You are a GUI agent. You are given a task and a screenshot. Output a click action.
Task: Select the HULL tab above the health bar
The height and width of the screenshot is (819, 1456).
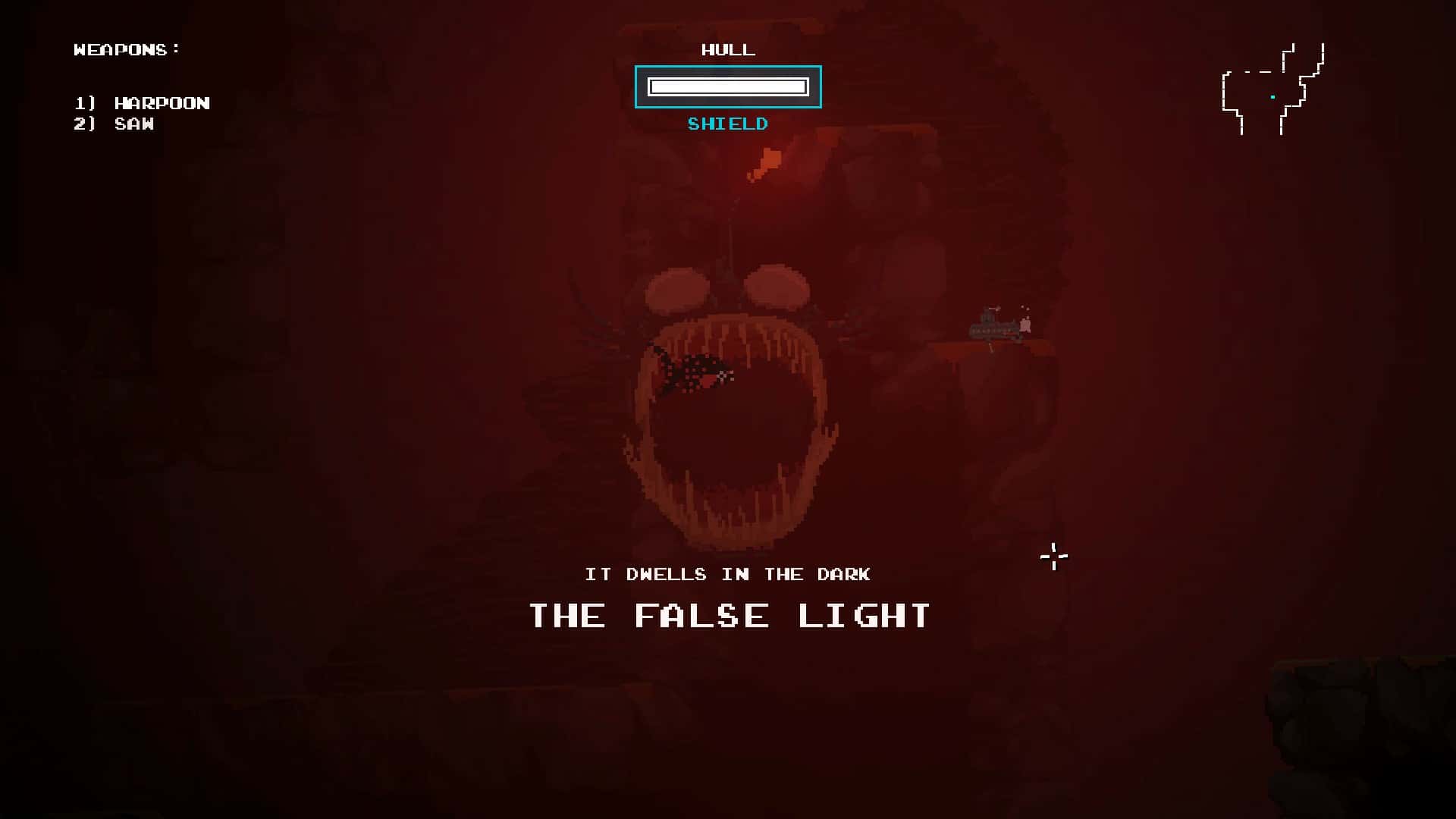point(726,50)
